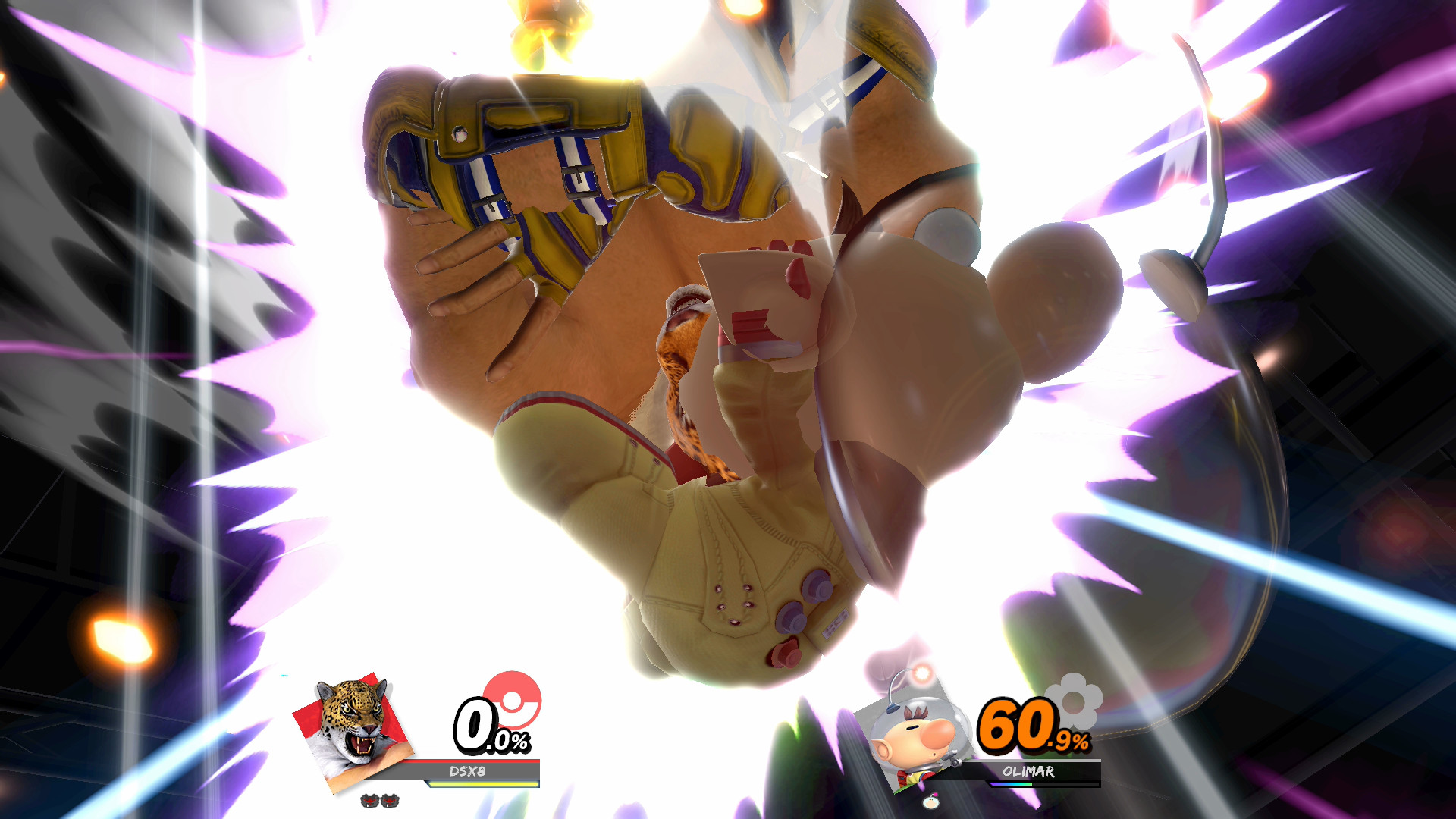Click the white Pikmin stock icon under Olimar's HUD
The image size is (1456, 819).
point(931,802)
